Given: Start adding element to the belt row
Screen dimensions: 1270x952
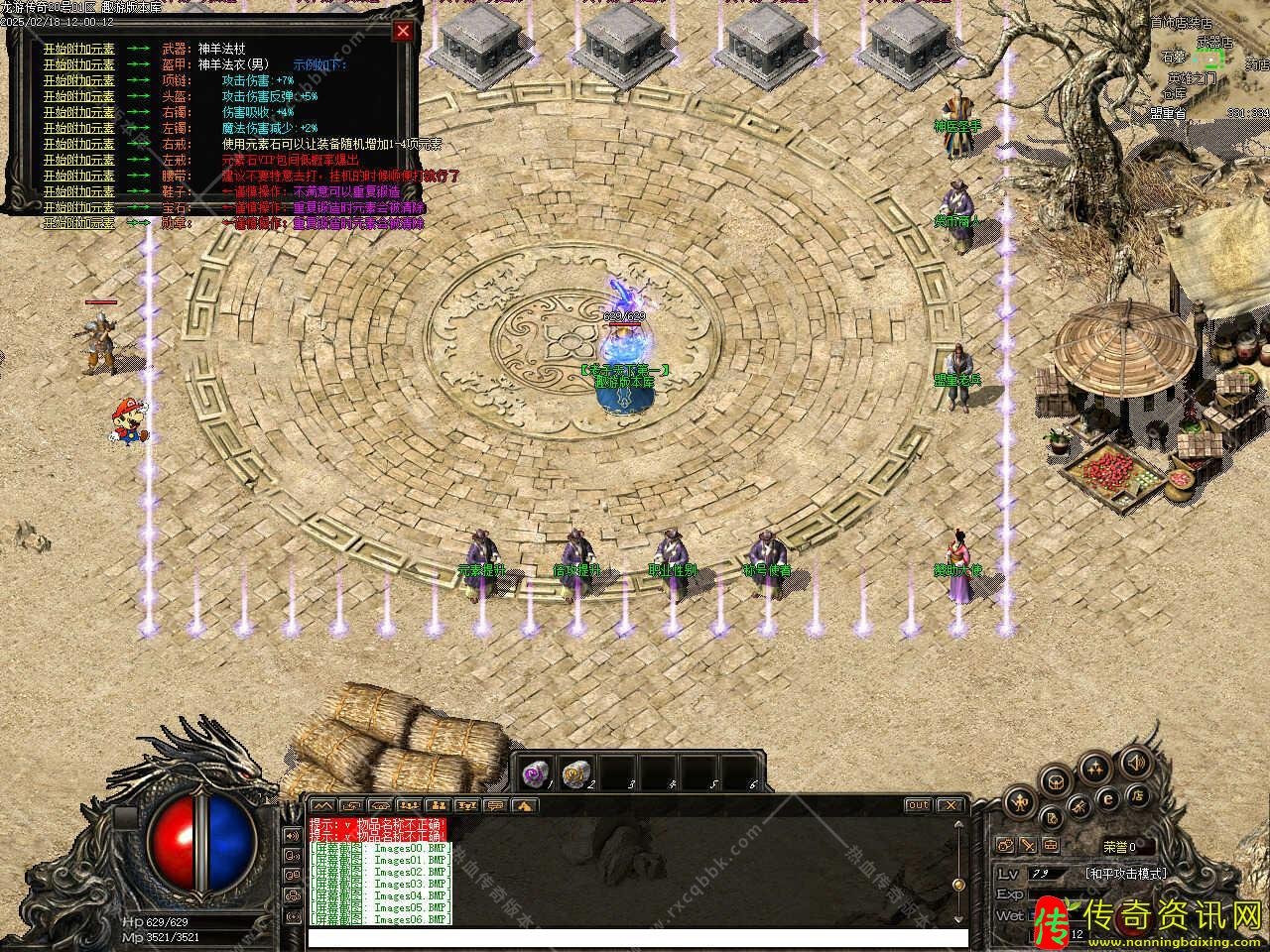Looking at the screenshot, I should [78, 176].
